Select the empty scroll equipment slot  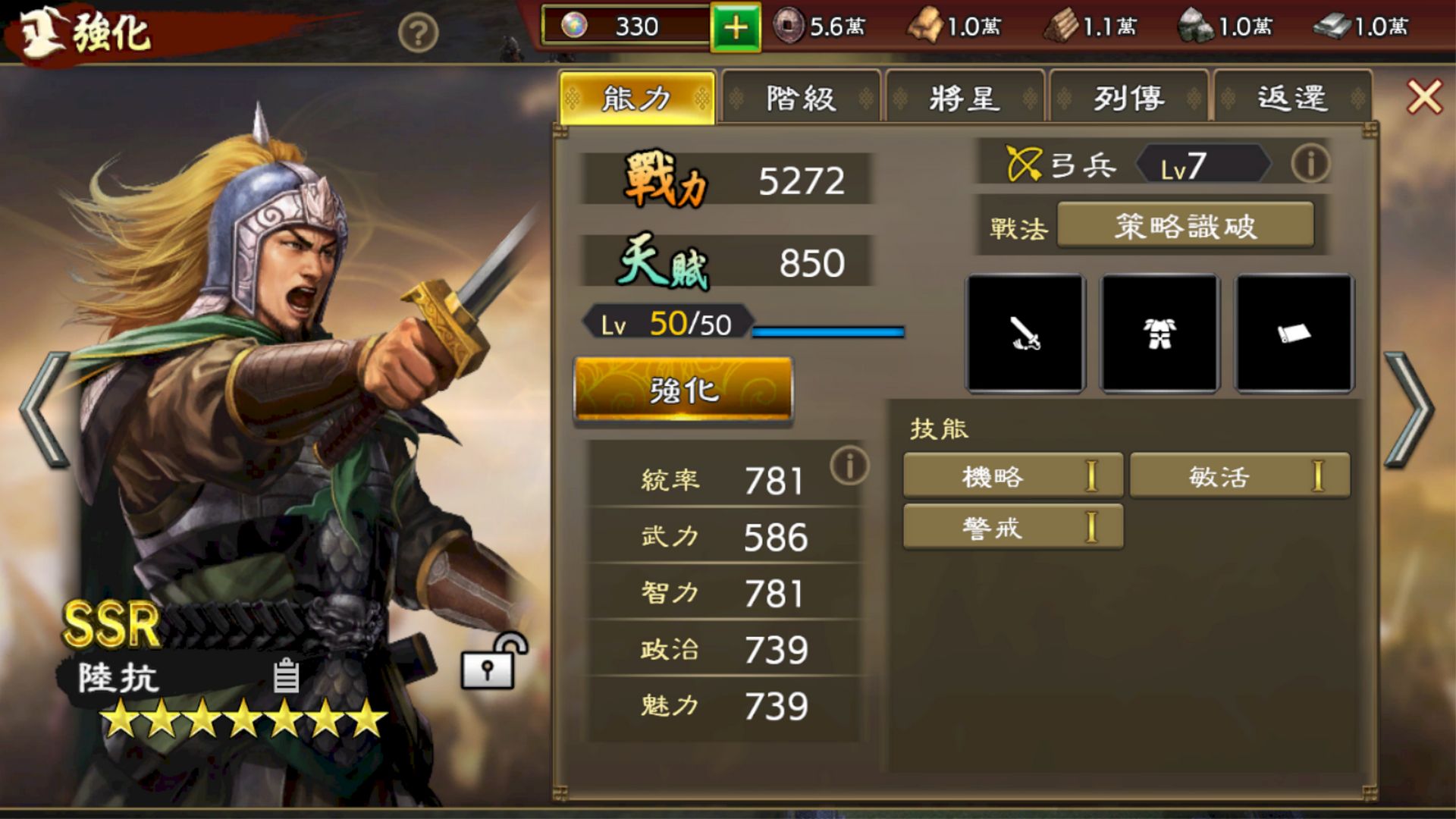(x=1294, y=334)
